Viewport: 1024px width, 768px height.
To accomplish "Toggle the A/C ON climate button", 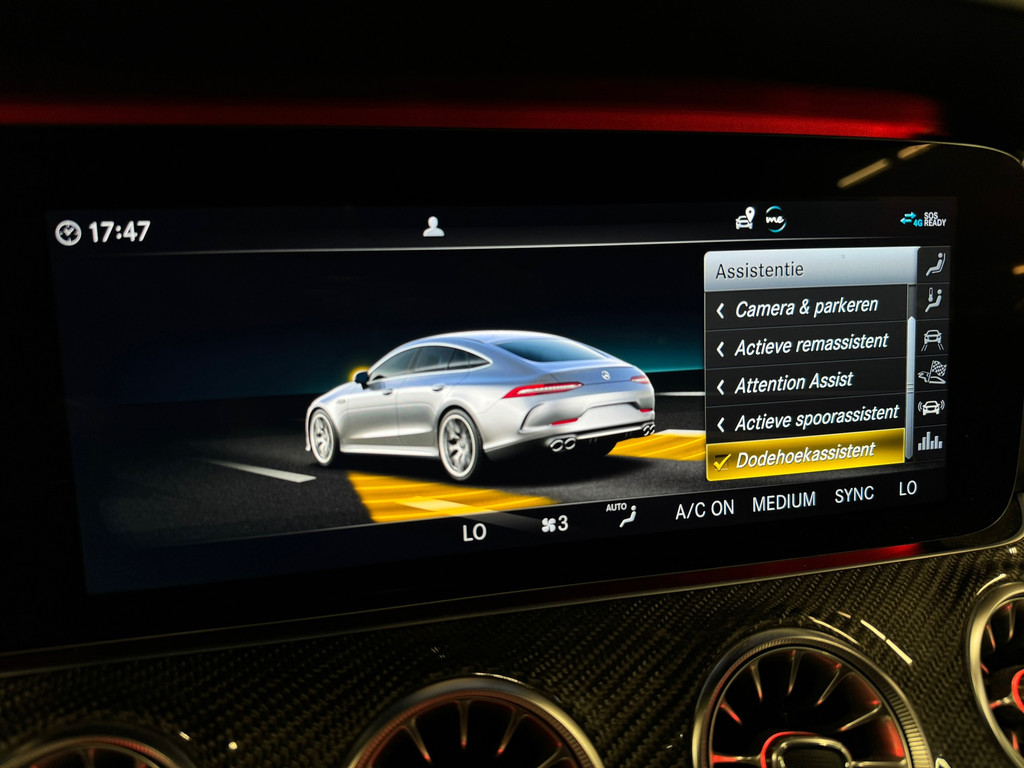I will 704,509.
